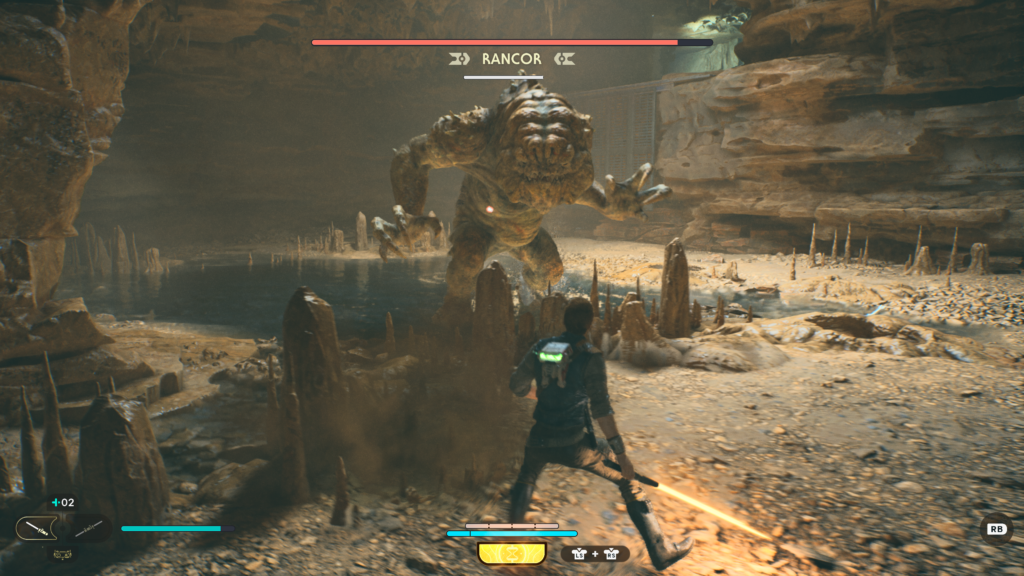Click the BD-1 droid icon below stances
1024x576 pixels.
(60, 552)
